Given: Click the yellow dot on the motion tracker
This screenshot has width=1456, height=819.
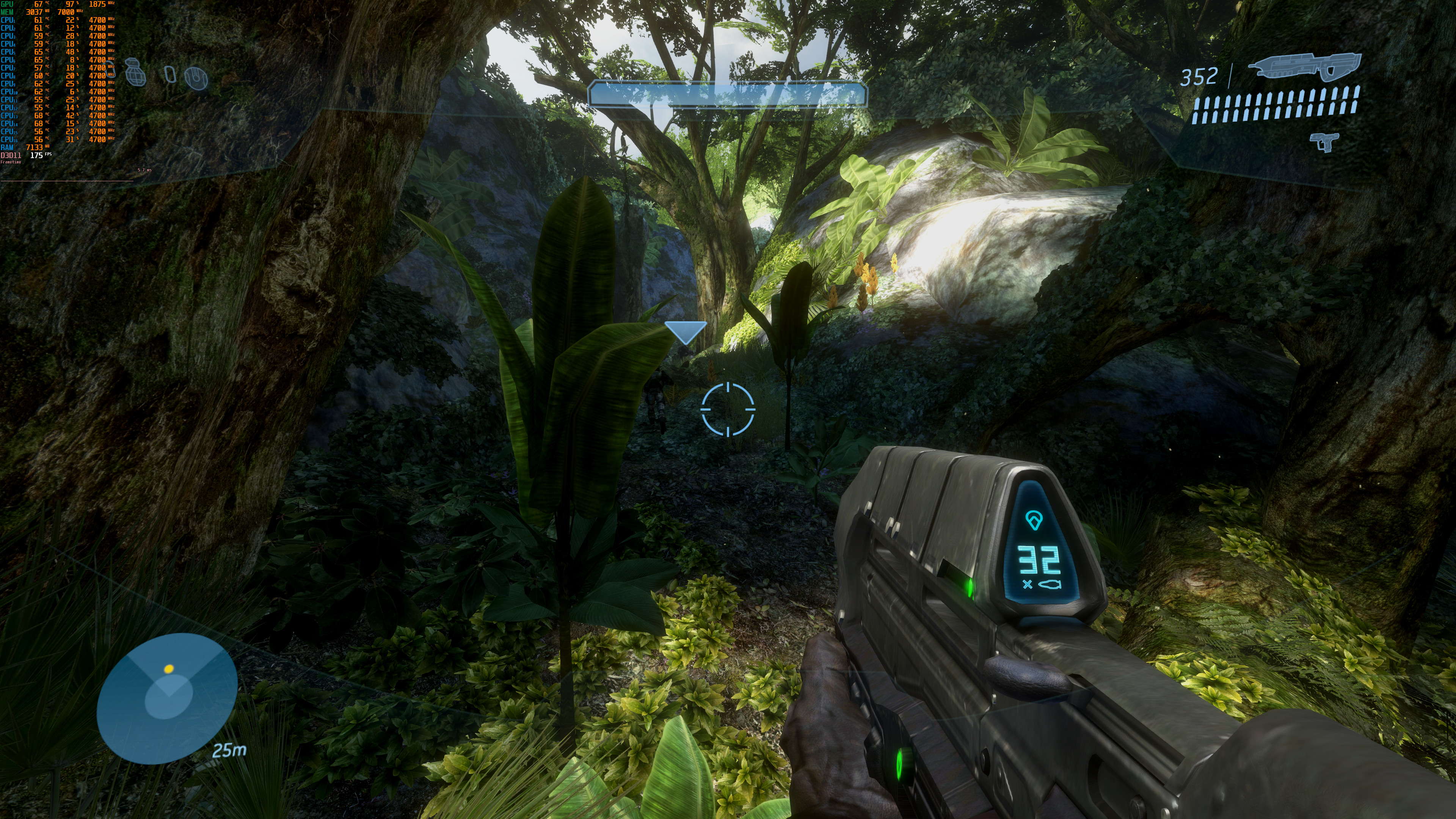Looking at the screenshot, I should [x=168, y=668].
